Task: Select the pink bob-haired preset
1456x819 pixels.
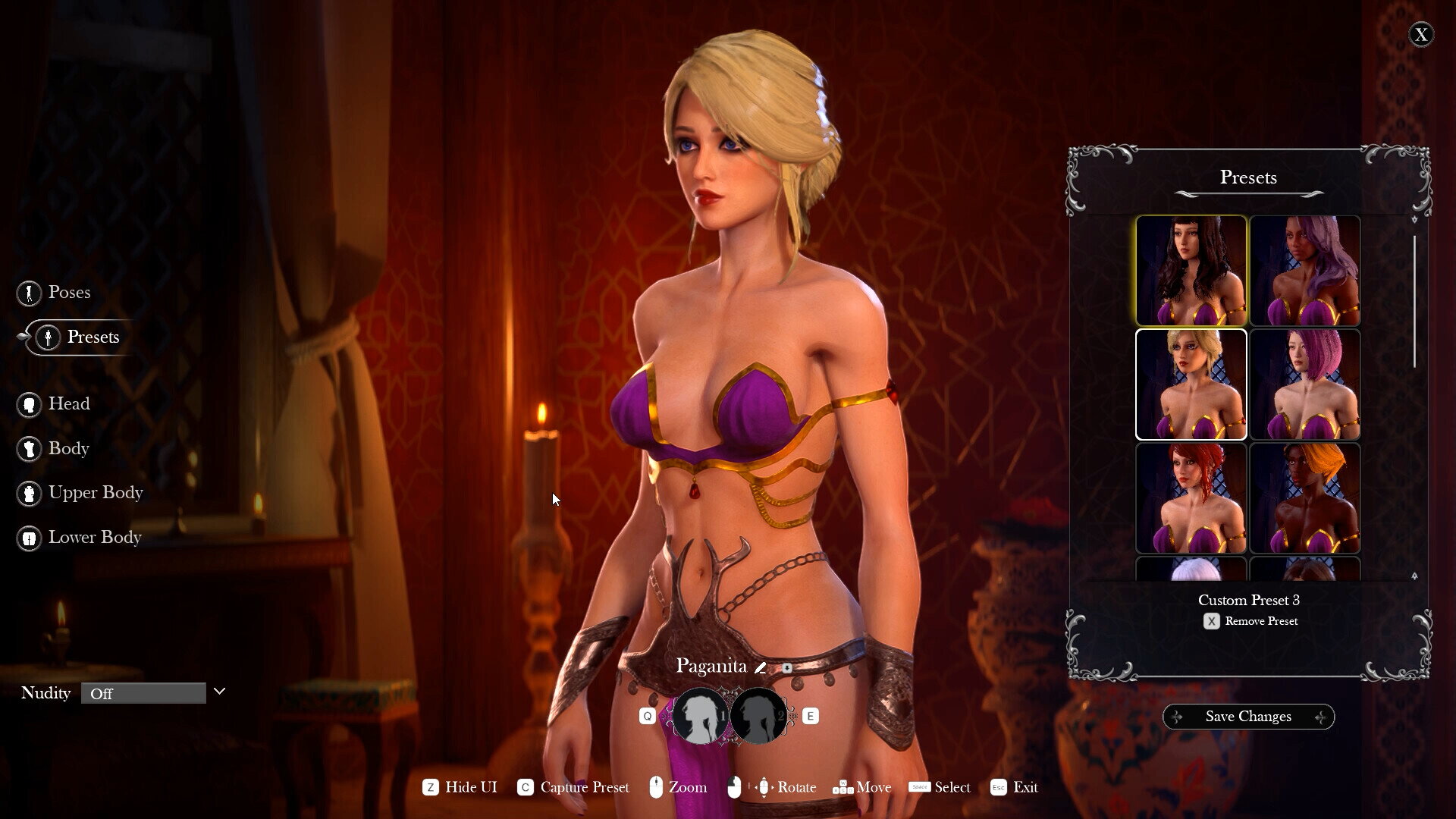Action: (1304, 384)
